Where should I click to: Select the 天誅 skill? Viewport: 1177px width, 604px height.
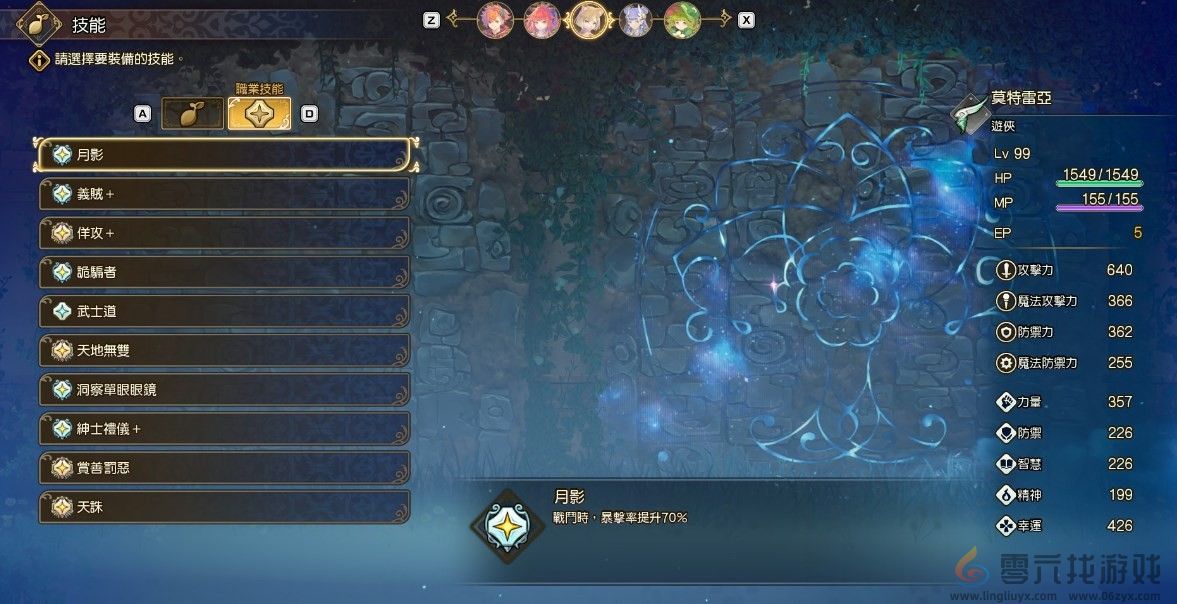coord(225,507)
